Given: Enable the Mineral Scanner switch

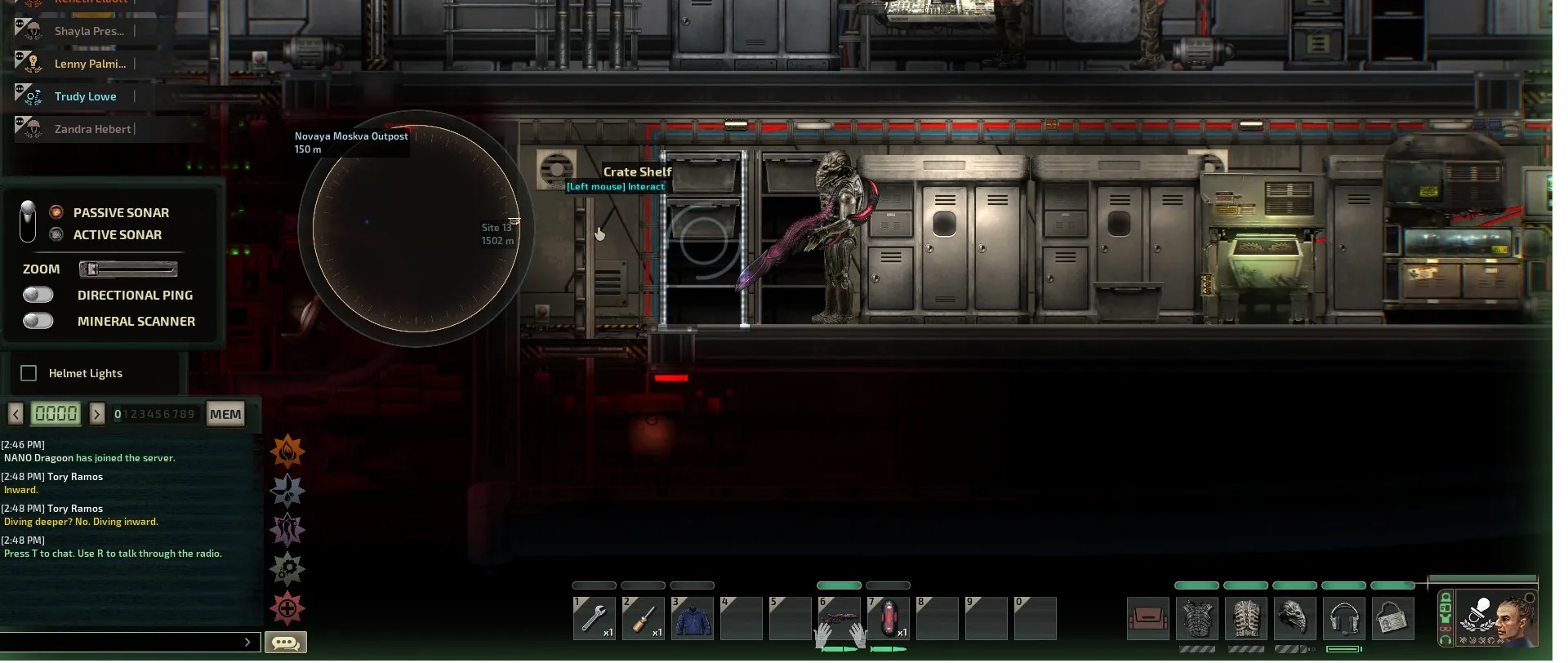Looking at the screenshot, I should pos(38,321).
